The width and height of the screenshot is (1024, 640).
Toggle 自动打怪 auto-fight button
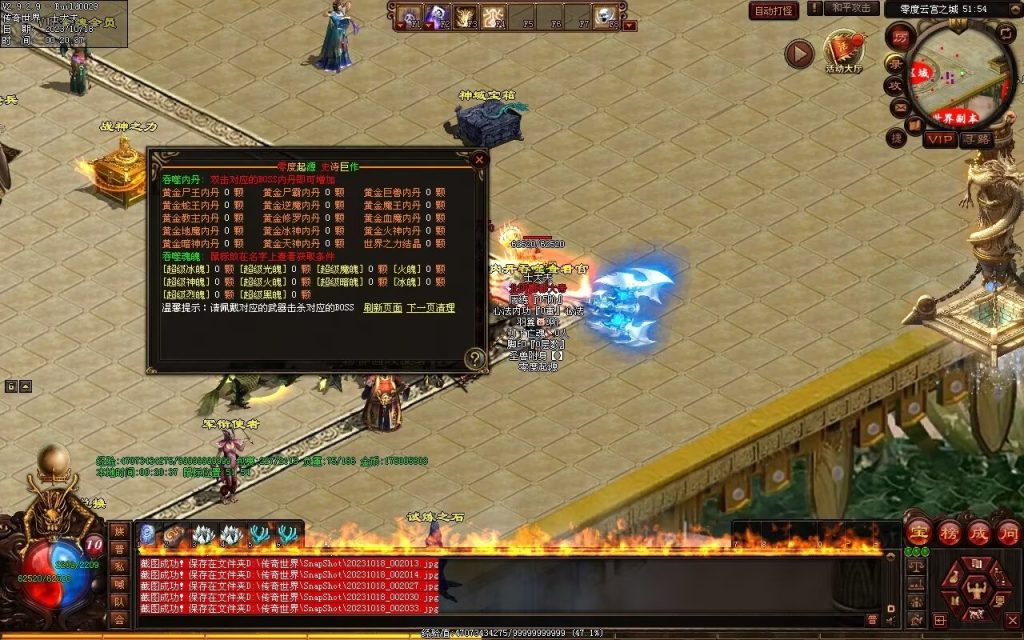point(774,10)
